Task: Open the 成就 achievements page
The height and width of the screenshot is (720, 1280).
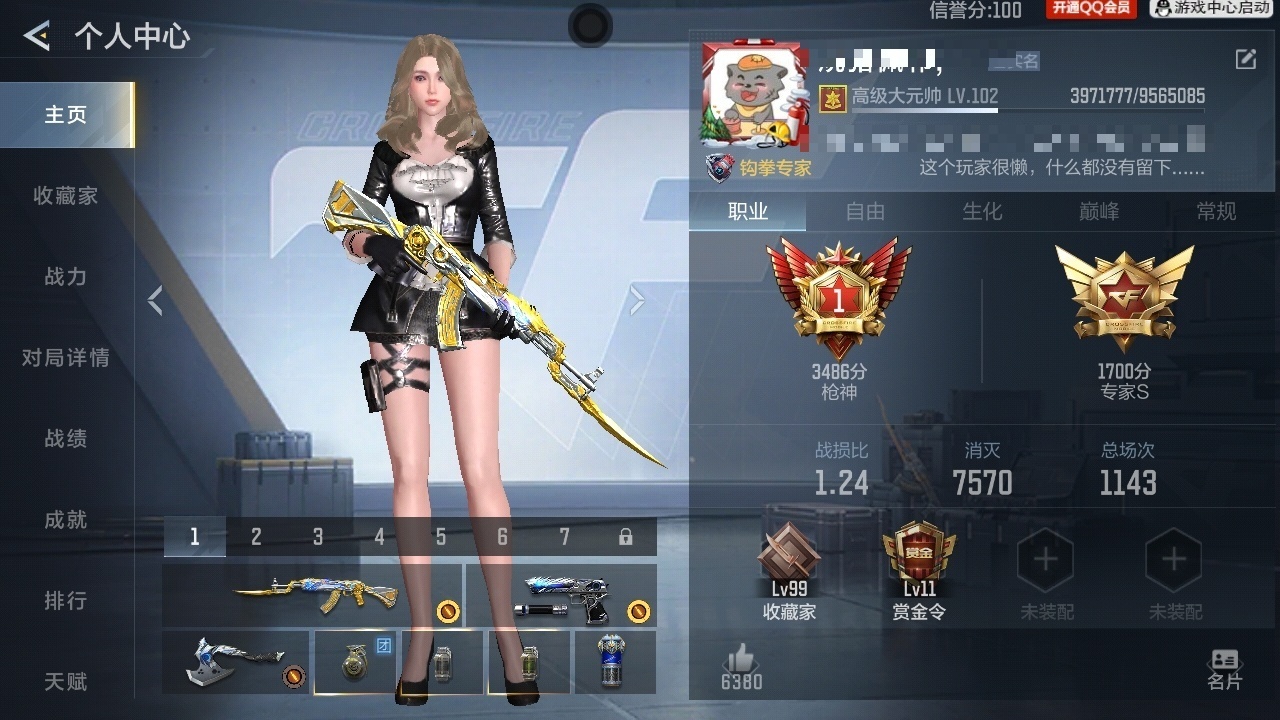Action: pos(66,520)
